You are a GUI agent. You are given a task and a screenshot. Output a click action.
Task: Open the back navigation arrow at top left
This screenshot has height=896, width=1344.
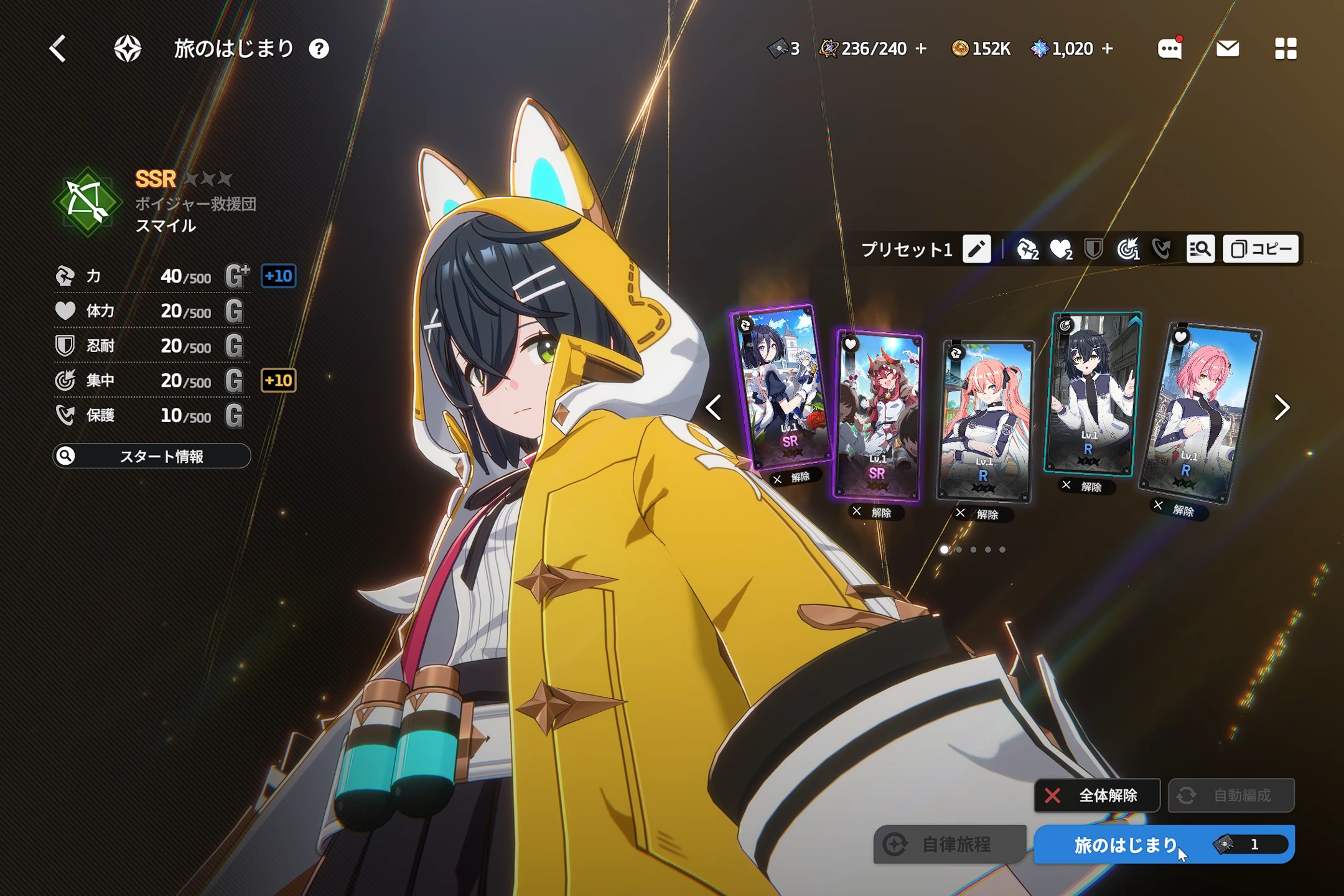click(x=58, y=49)
